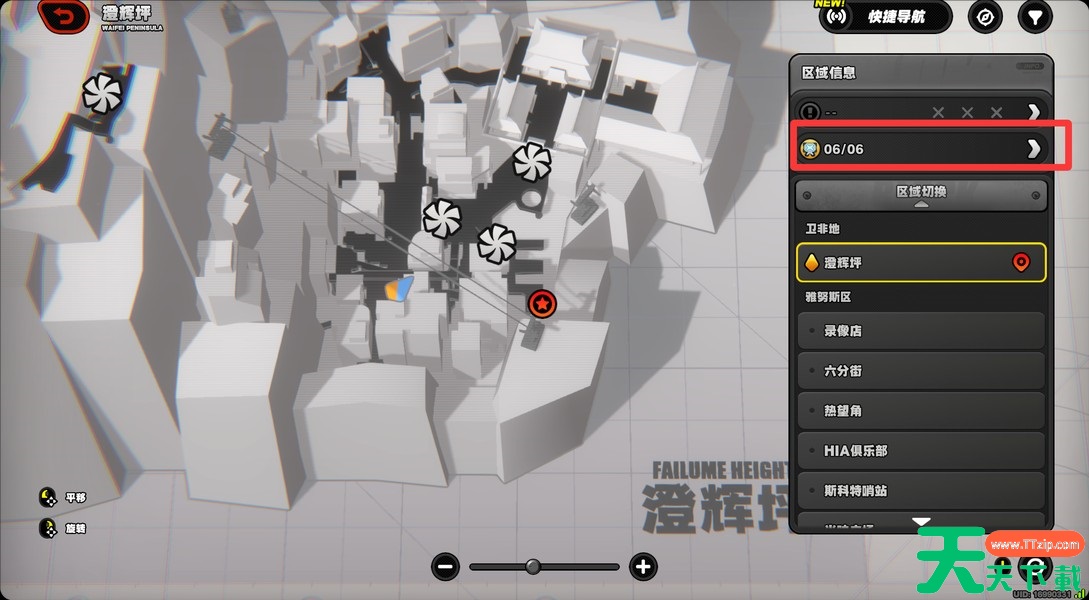Screen dimensions: 1089x600
Task: Open the map marker filter
Action: pyautogui.click(x=1035, y=16)
